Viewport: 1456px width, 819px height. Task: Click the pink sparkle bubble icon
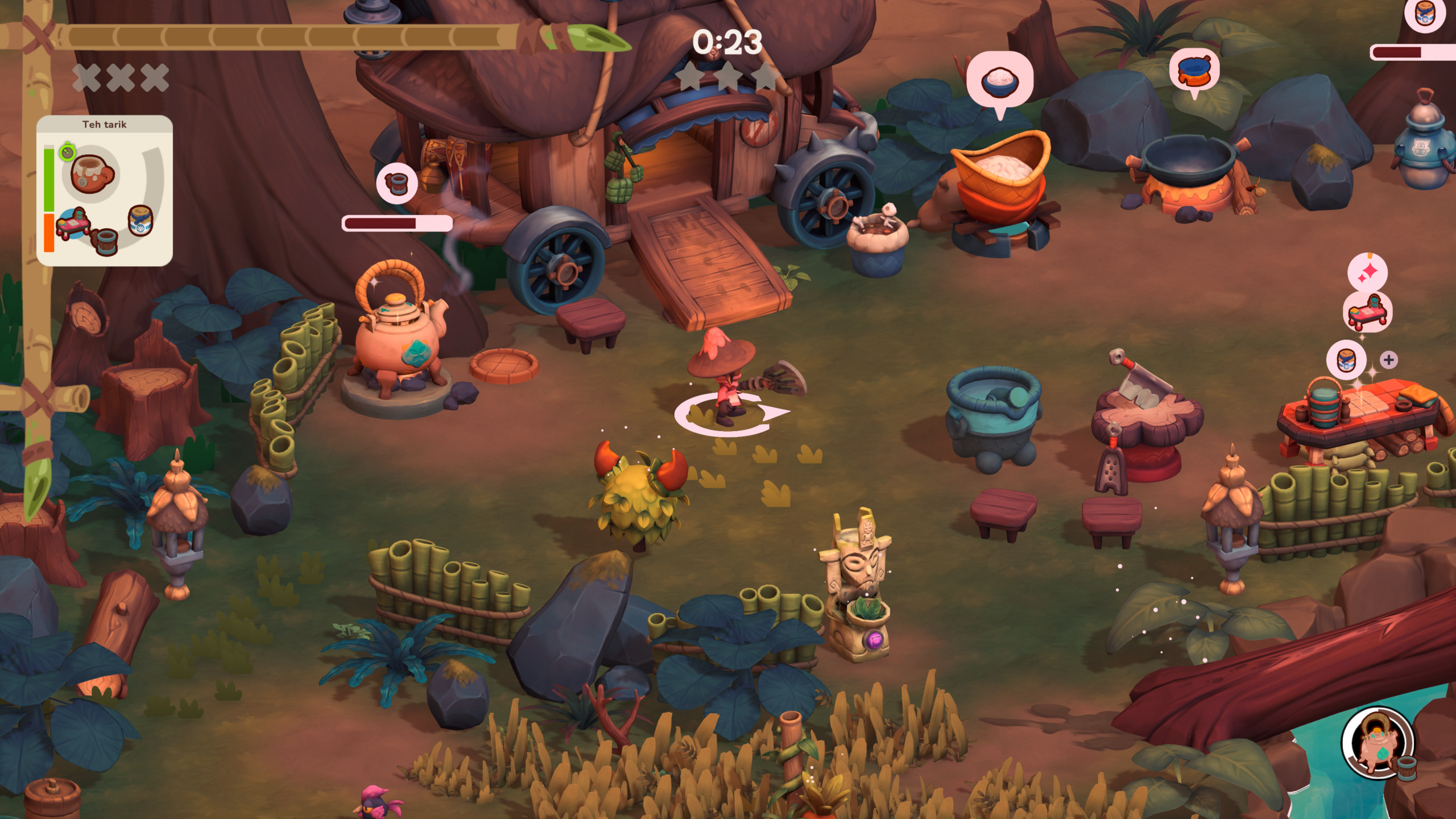(1367, 273)
